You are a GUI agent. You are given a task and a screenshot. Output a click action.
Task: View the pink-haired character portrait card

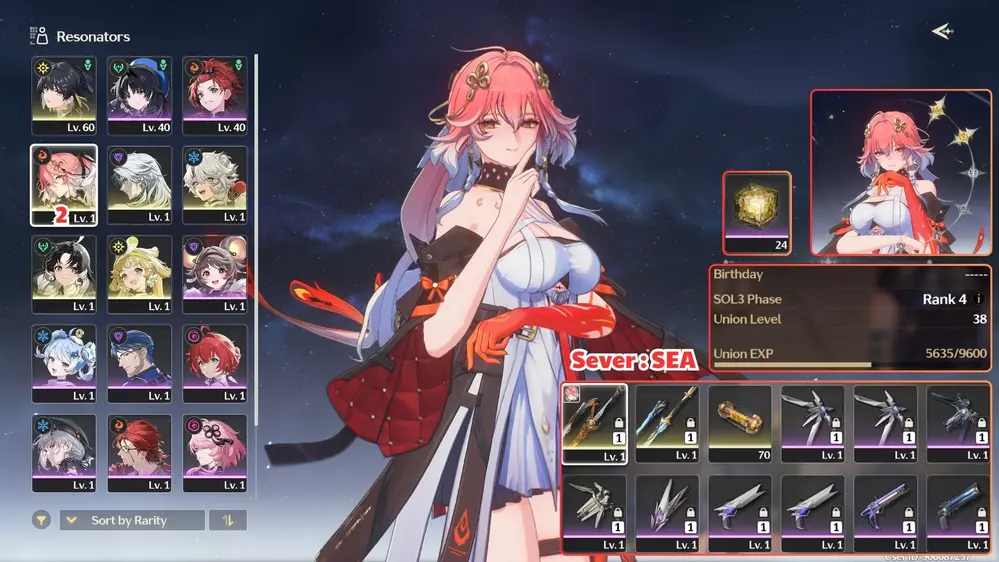[900, 172]
